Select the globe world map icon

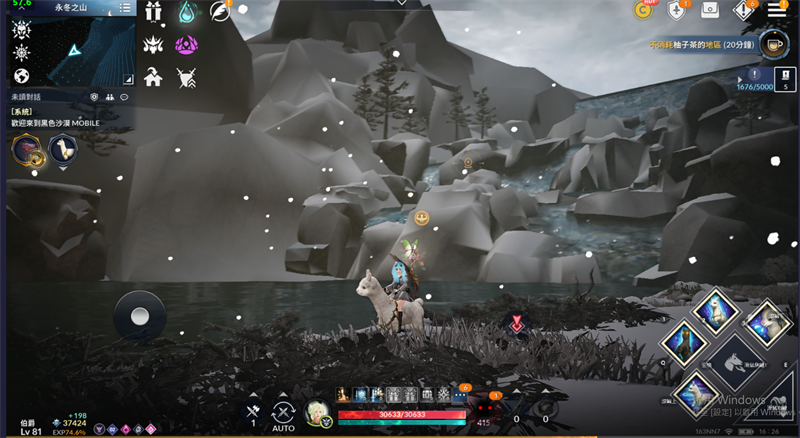[21, 76]
